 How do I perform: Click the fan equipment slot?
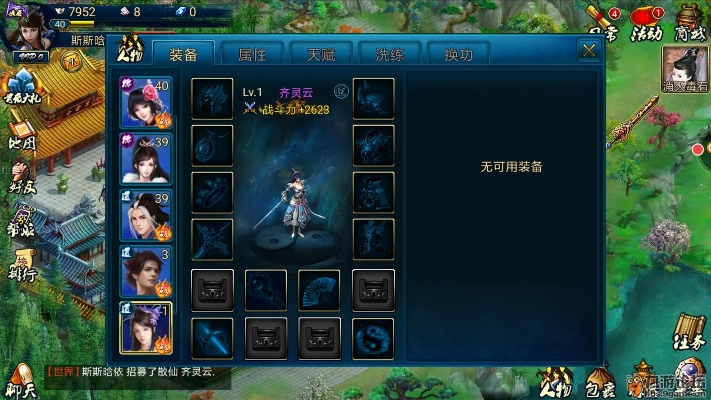point(318,290)
